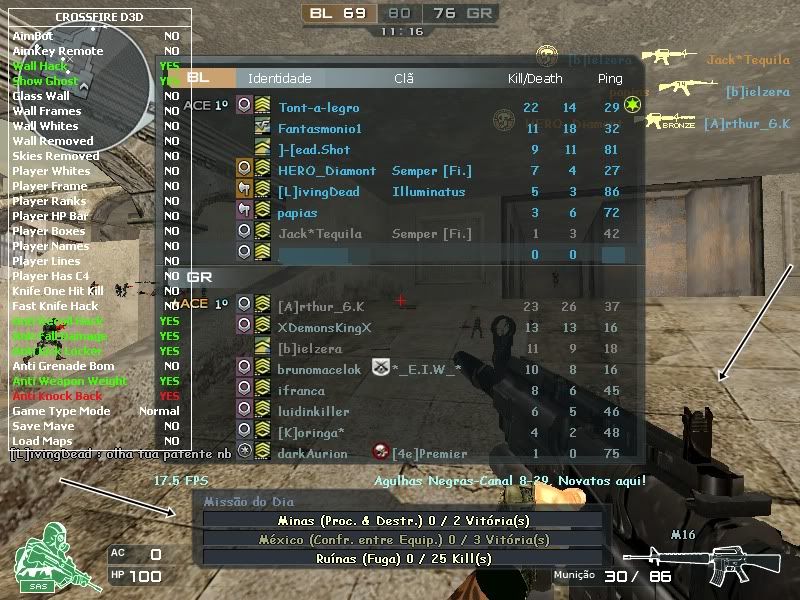This screenshot has width=800, height=600.
Task: Open the México daily mission entry
Action: coord(403,540)
